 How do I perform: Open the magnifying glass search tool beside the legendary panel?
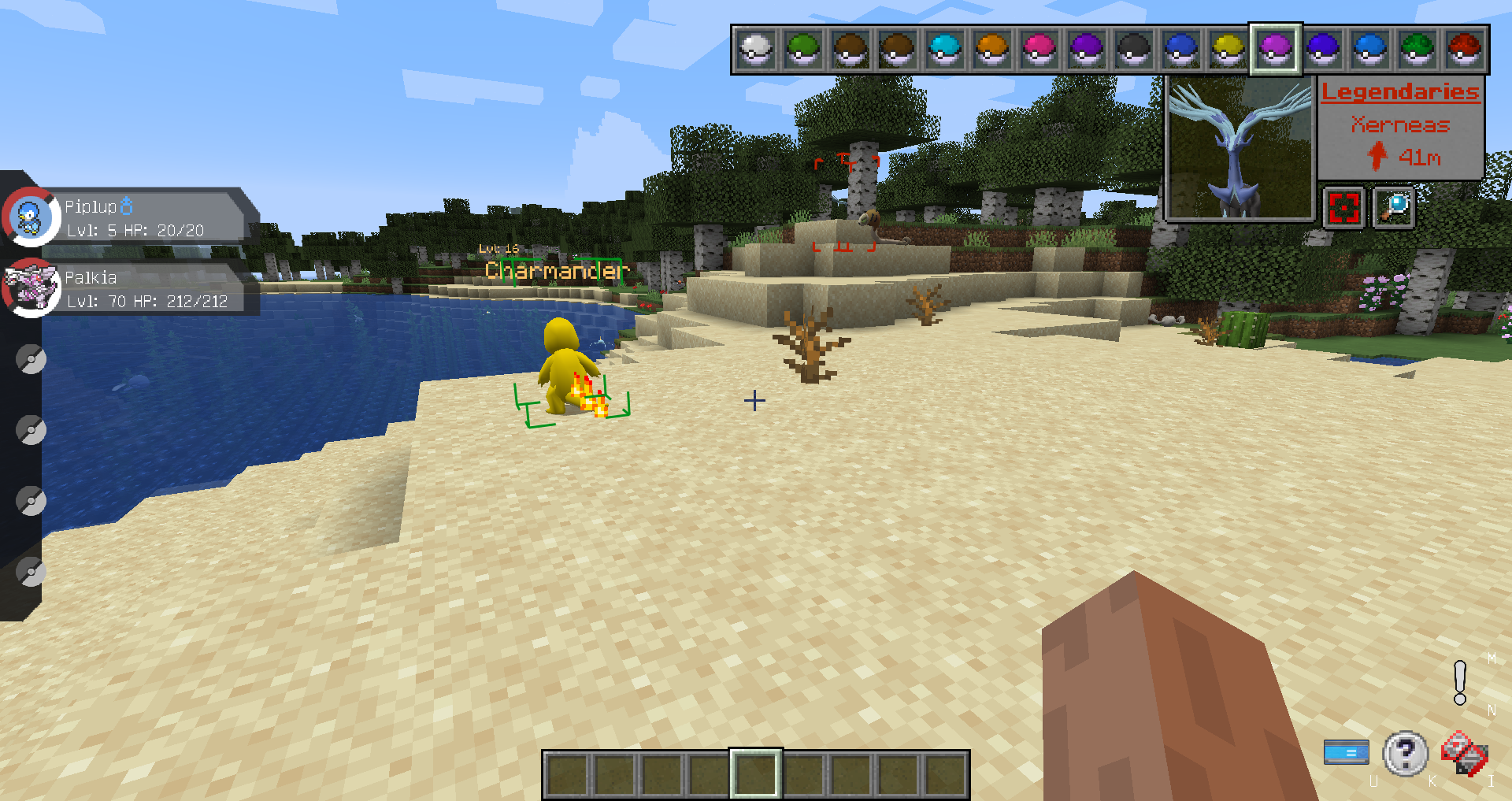1393,206
